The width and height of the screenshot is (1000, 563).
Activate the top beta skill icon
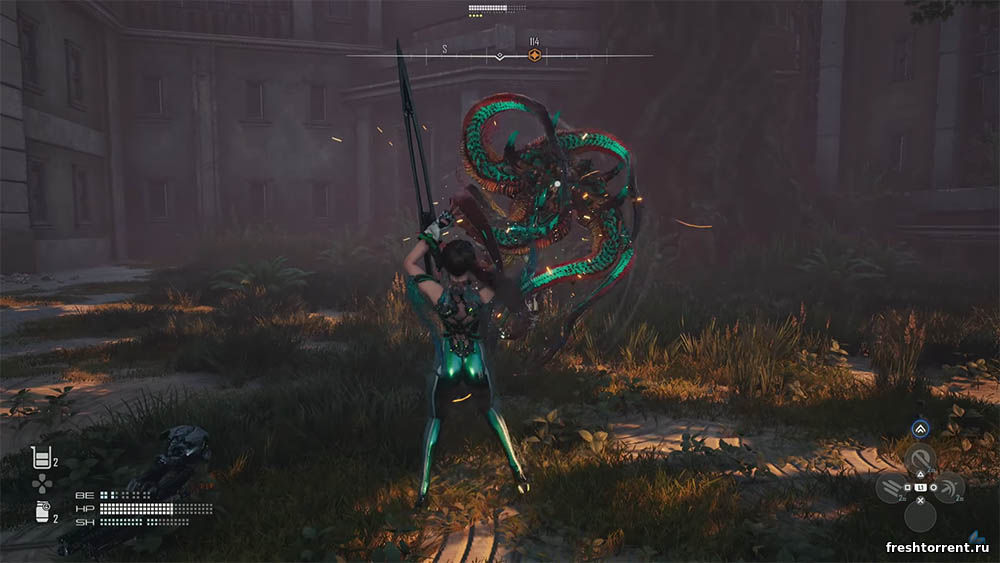pyautogui.click(x=920, y=460)
